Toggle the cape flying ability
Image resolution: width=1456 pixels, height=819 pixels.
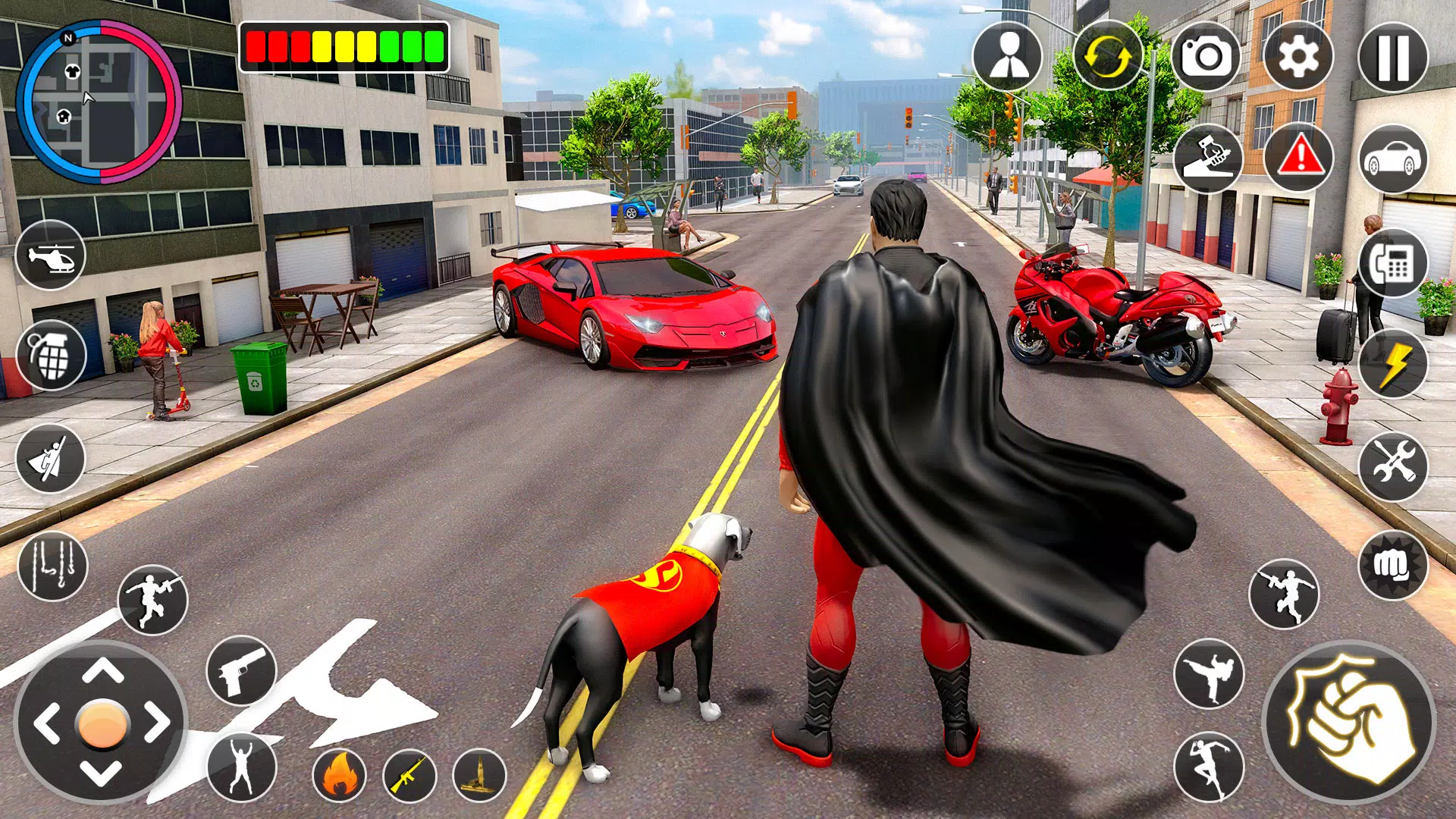tap(51, 459)
